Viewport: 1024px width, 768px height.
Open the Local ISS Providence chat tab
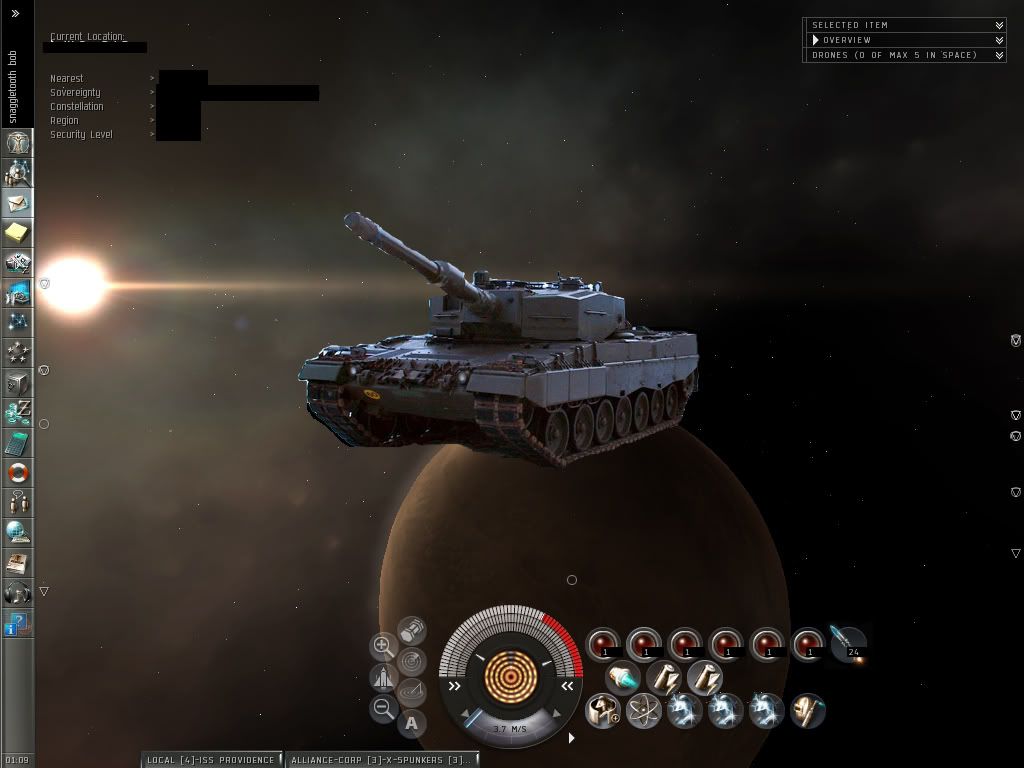click(210, 760)
